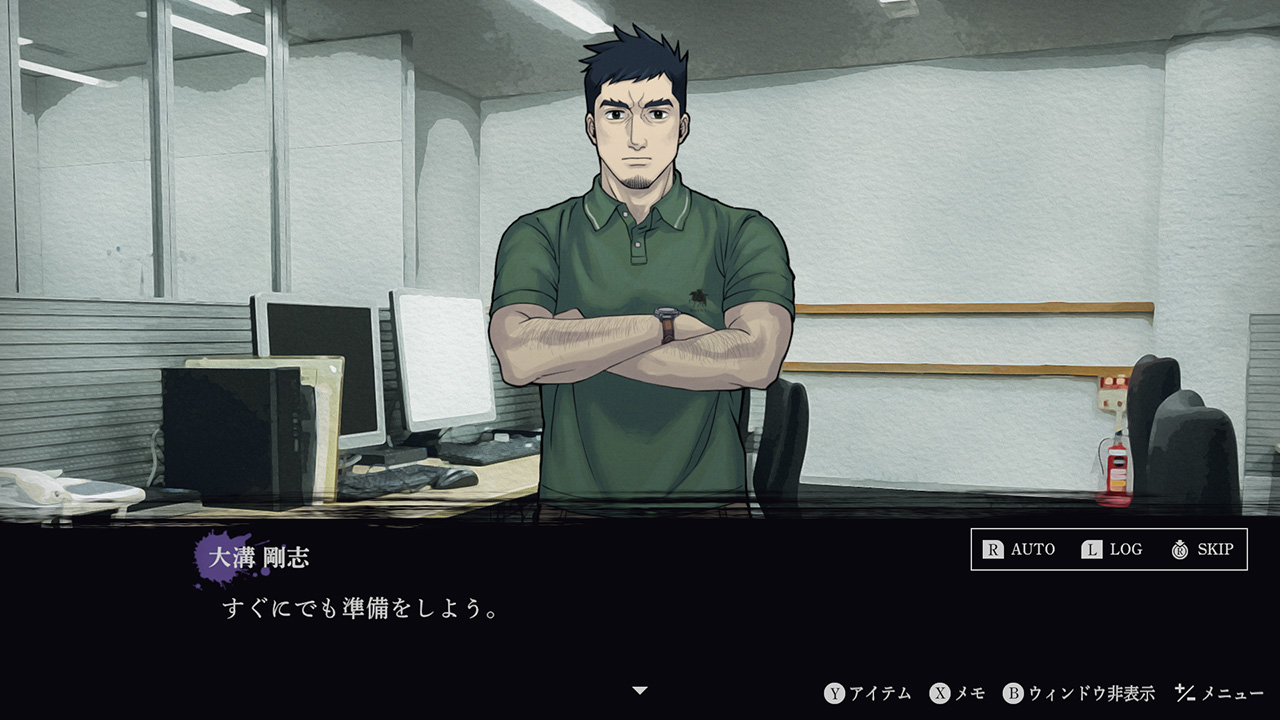Viewport: 1280px width, 720px height.
Task: Open the dialogue LOG
Action: [x=1112, y=549]
